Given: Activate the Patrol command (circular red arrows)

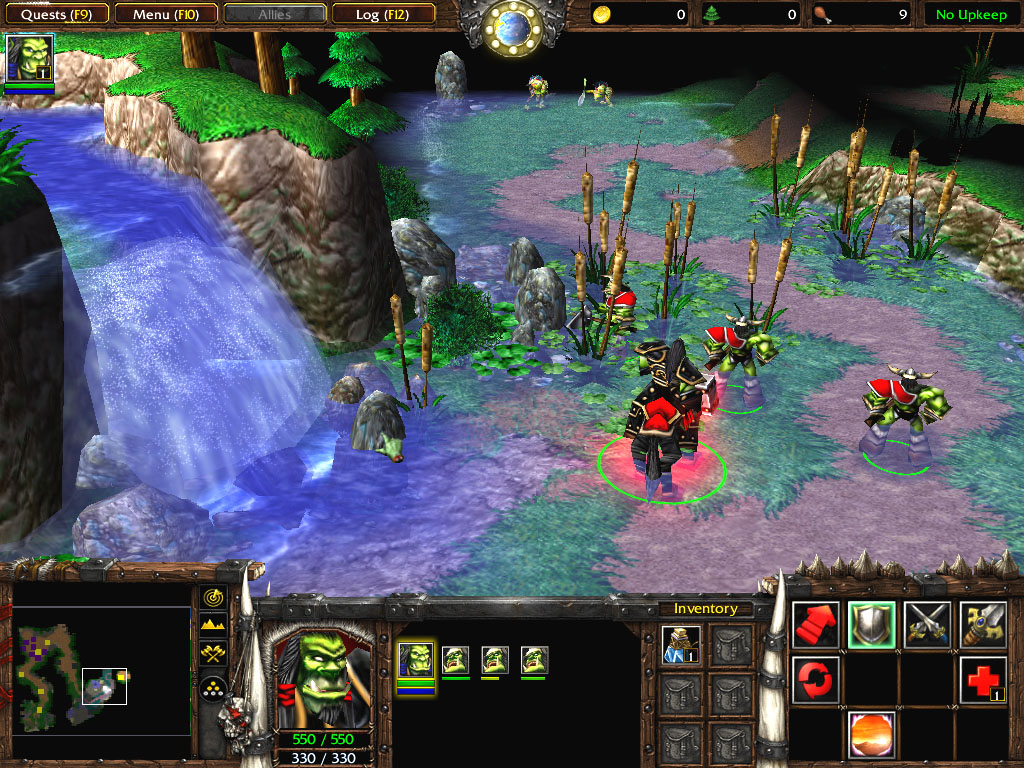Looking at the screenshot, I should pyautogui.click(x=815, y=680).
